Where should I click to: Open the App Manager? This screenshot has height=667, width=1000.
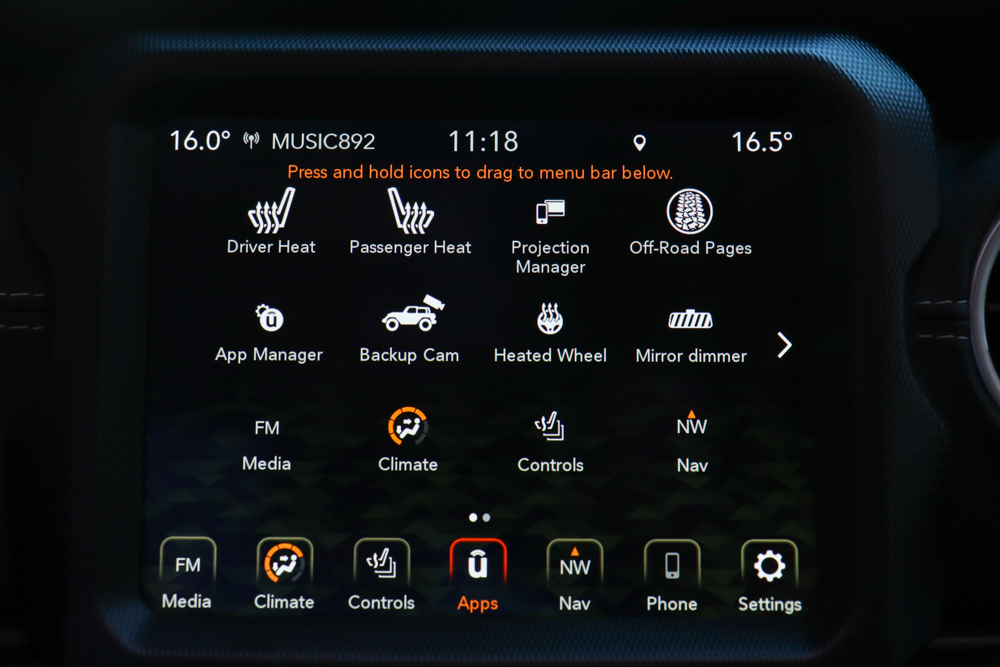click(269, 320)
